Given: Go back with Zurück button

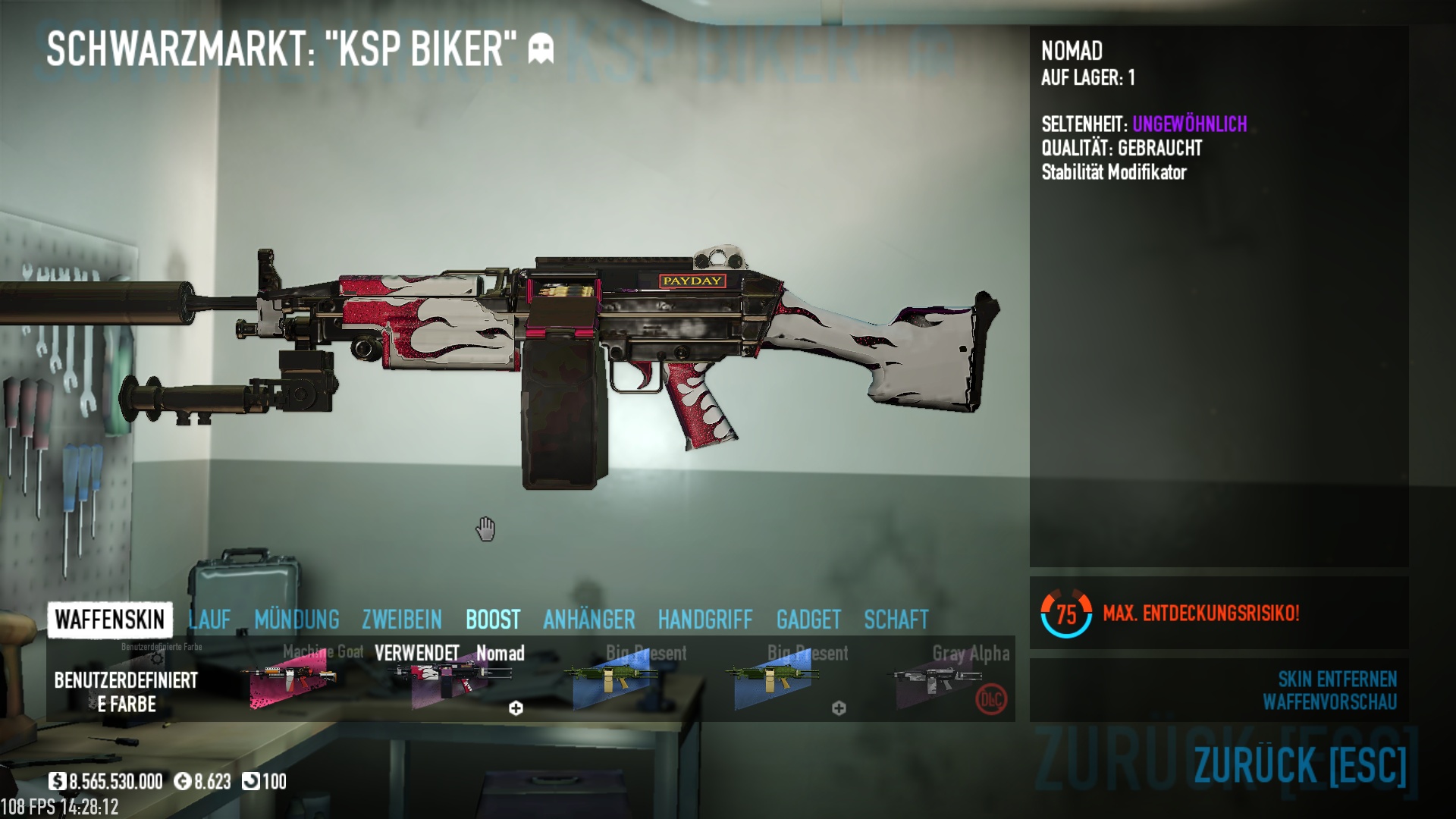Looking at the screenshot, I should tap(1300, 764).
